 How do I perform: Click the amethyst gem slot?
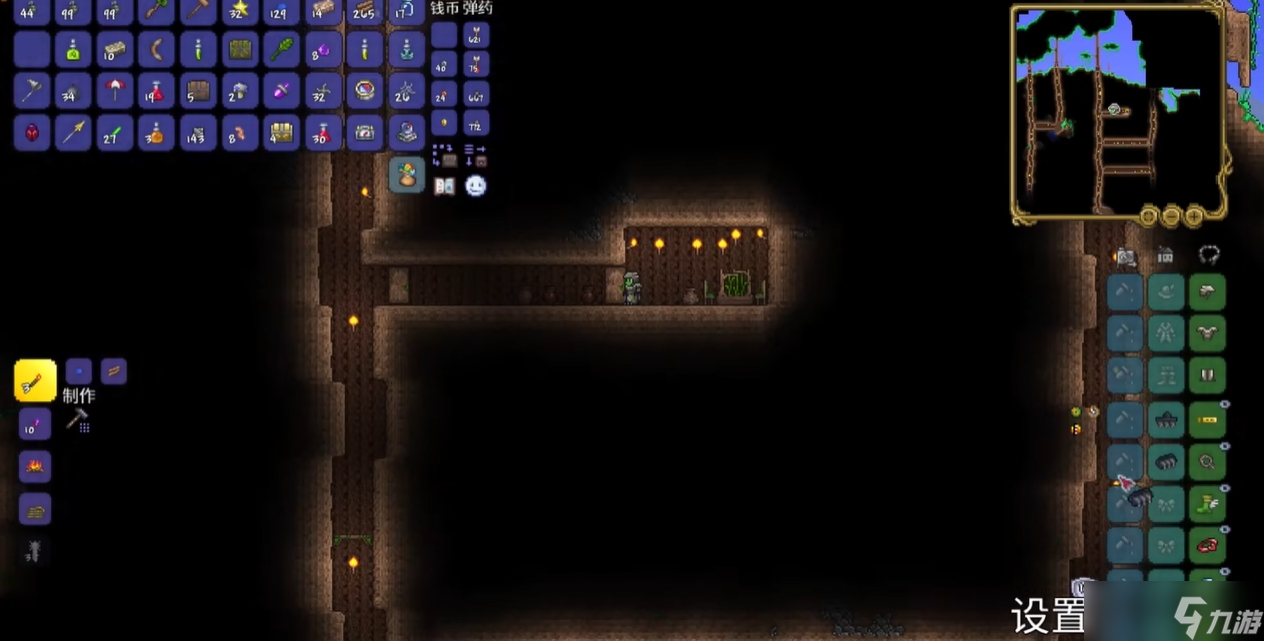coord(323,48)
